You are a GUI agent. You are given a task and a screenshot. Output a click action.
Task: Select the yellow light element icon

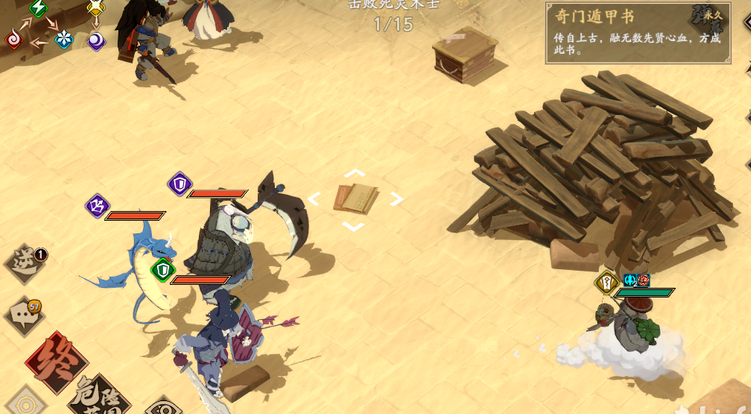click(96, 9)
